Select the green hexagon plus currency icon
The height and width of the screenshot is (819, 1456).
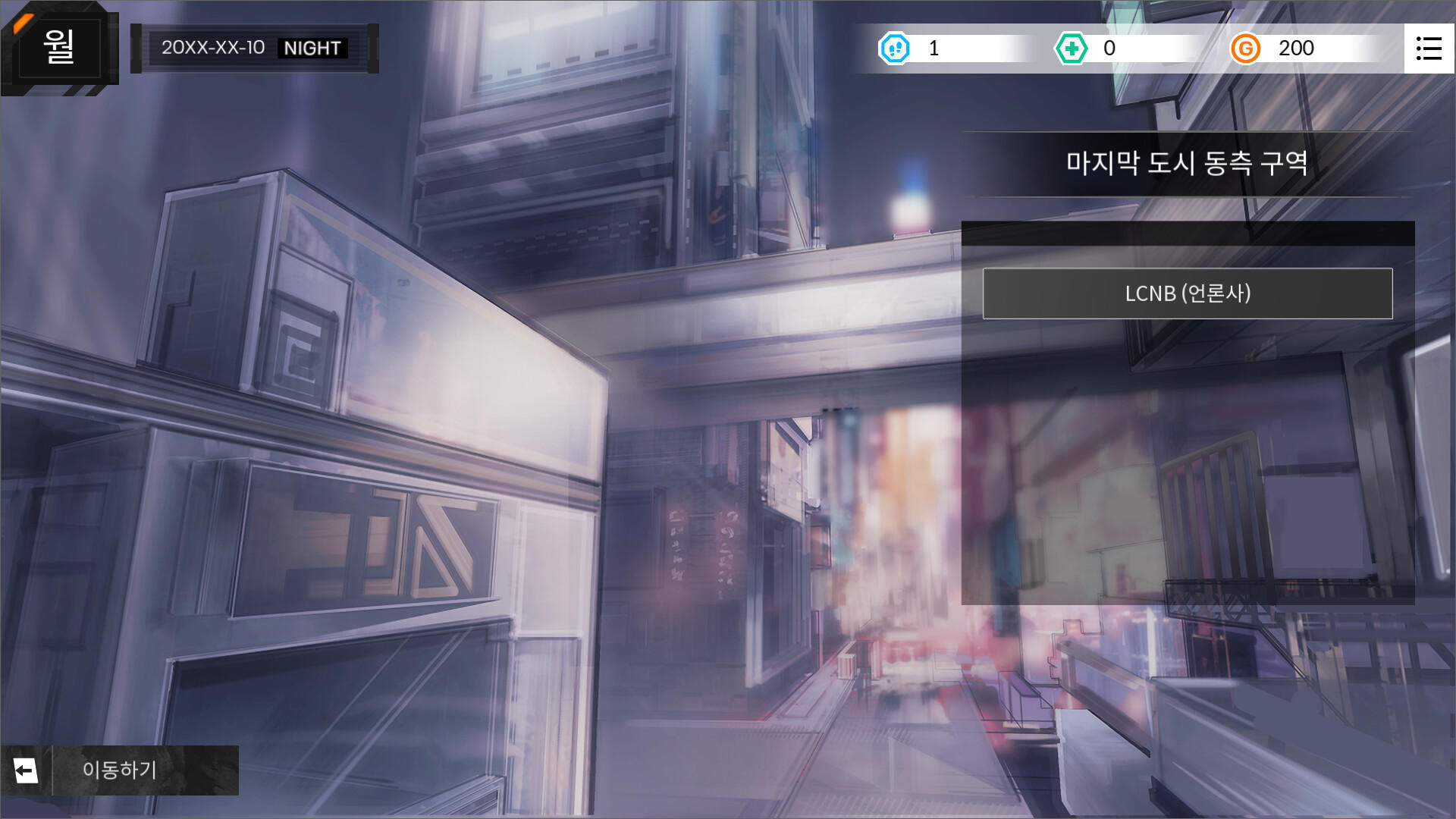1071,49
